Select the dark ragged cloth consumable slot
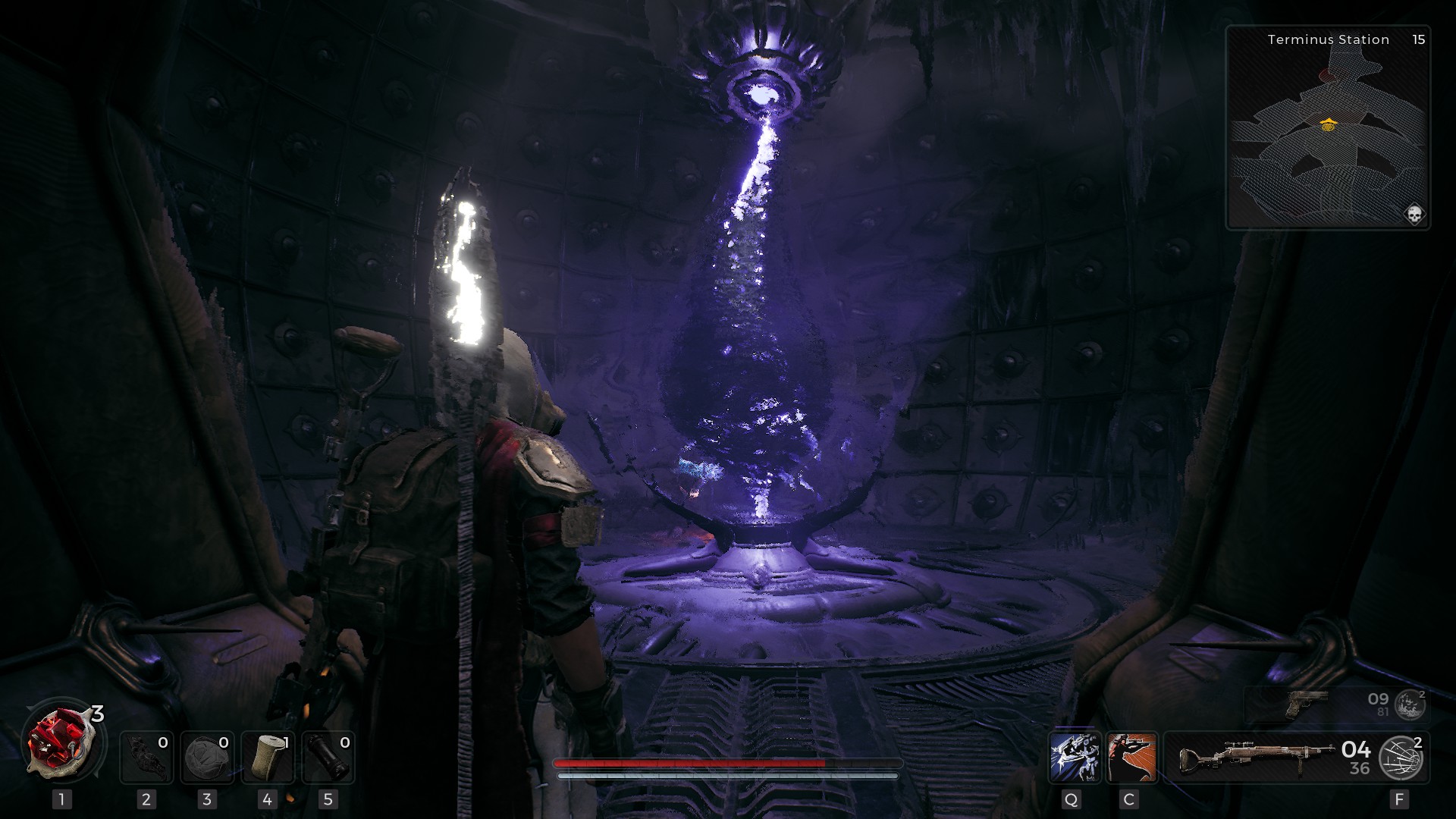The height and width of the screenshot is (819, 1456). point(146,757)
